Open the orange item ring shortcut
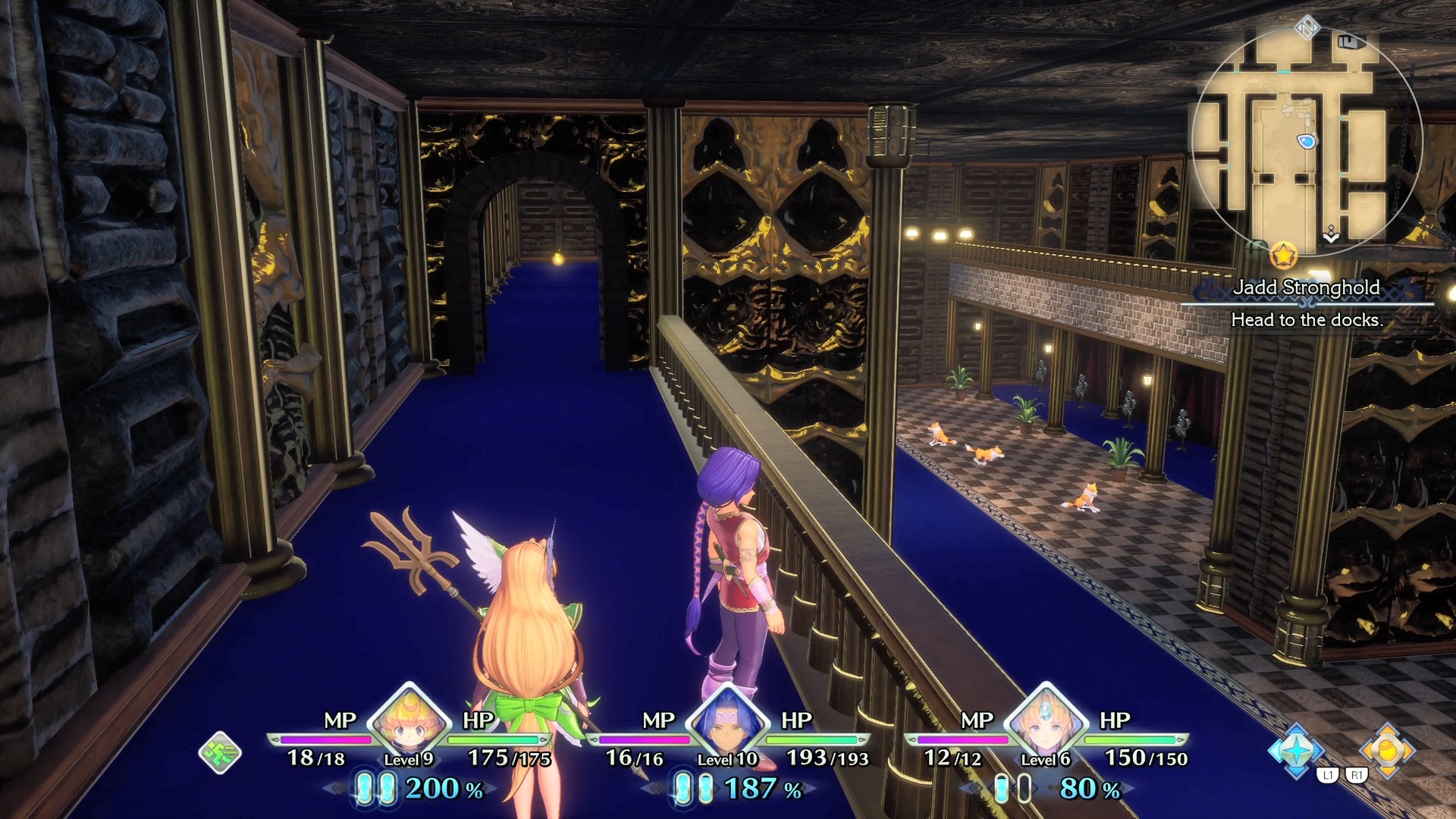Image resolution: width=1456 pixels, height=819 pixels. (x=1387, y=751)
